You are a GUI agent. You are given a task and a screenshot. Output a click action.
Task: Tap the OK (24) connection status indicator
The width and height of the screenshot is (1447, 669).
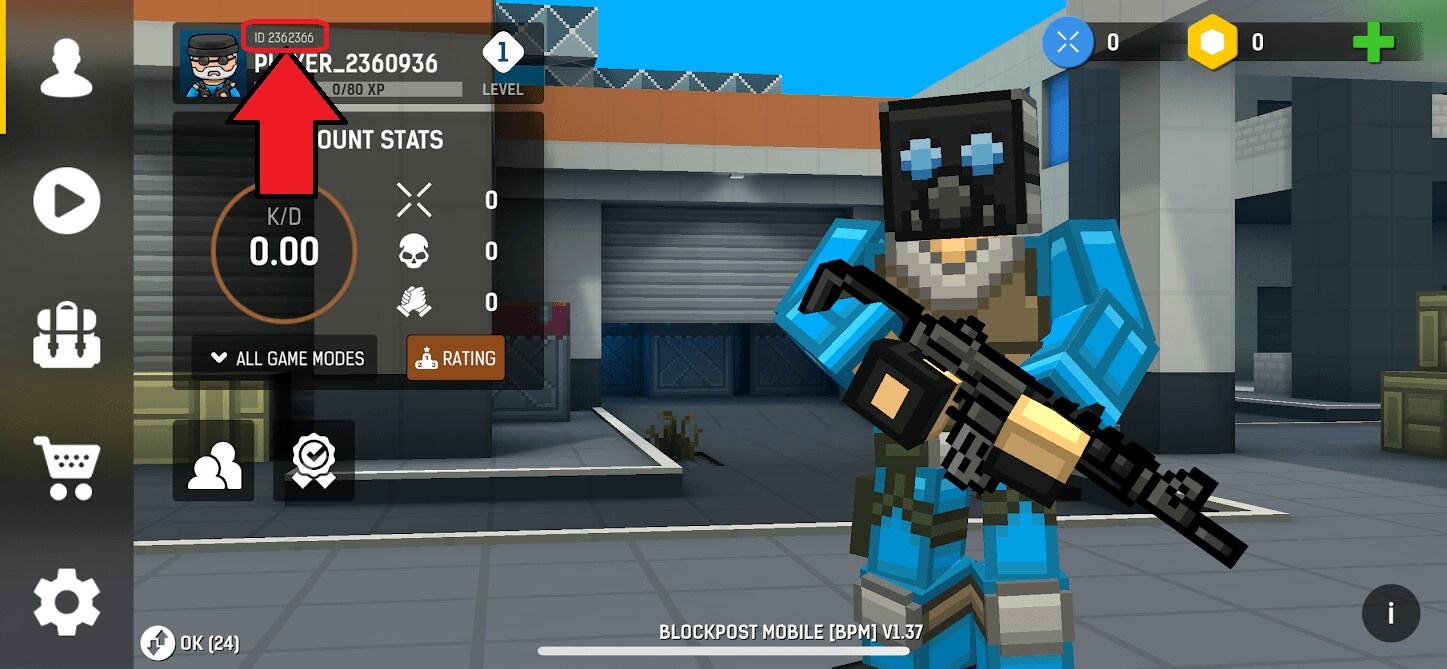tap(191, 642)
